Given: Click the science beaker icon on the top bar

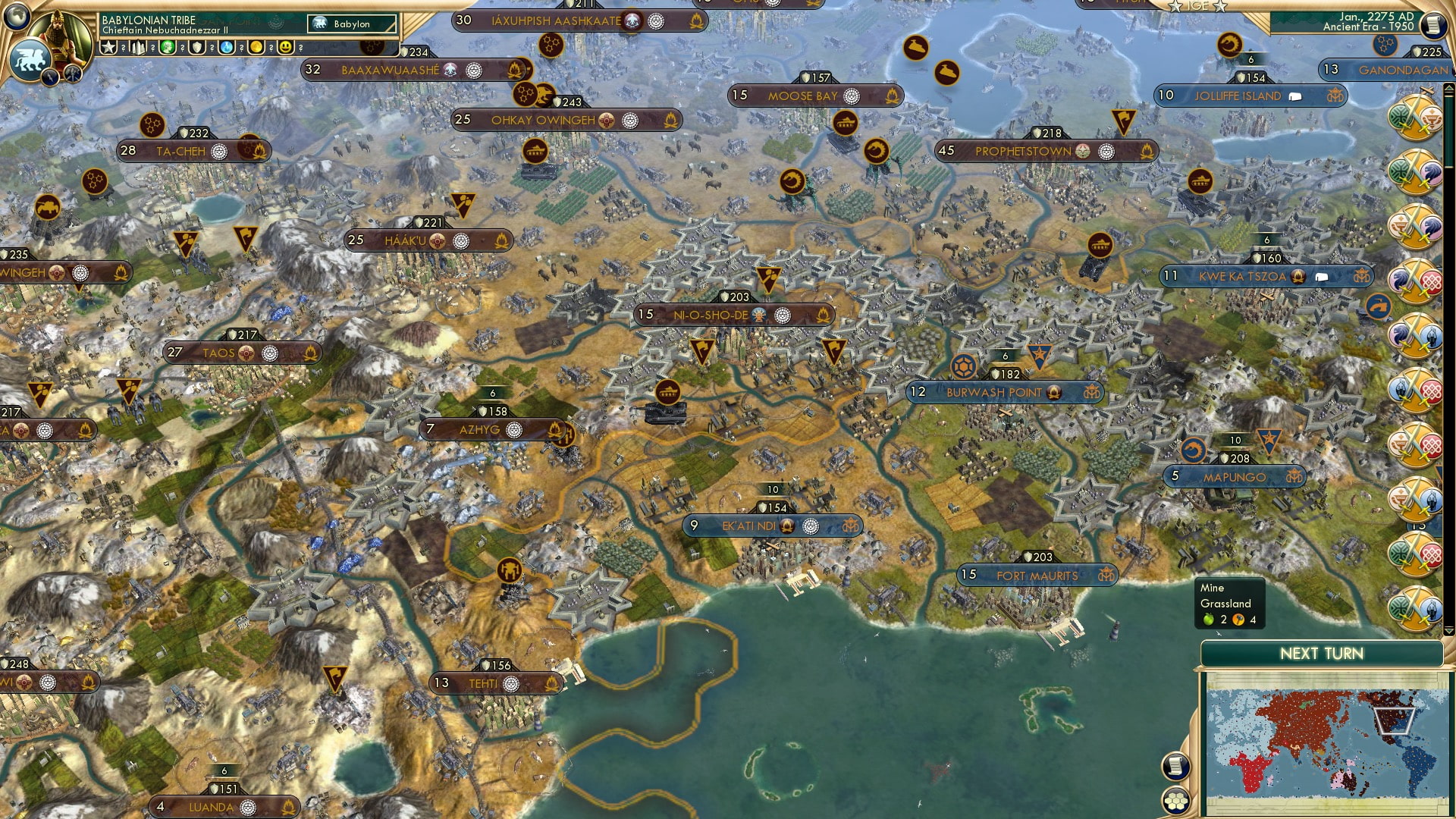Looking at the screenshot, I should 227,47.
